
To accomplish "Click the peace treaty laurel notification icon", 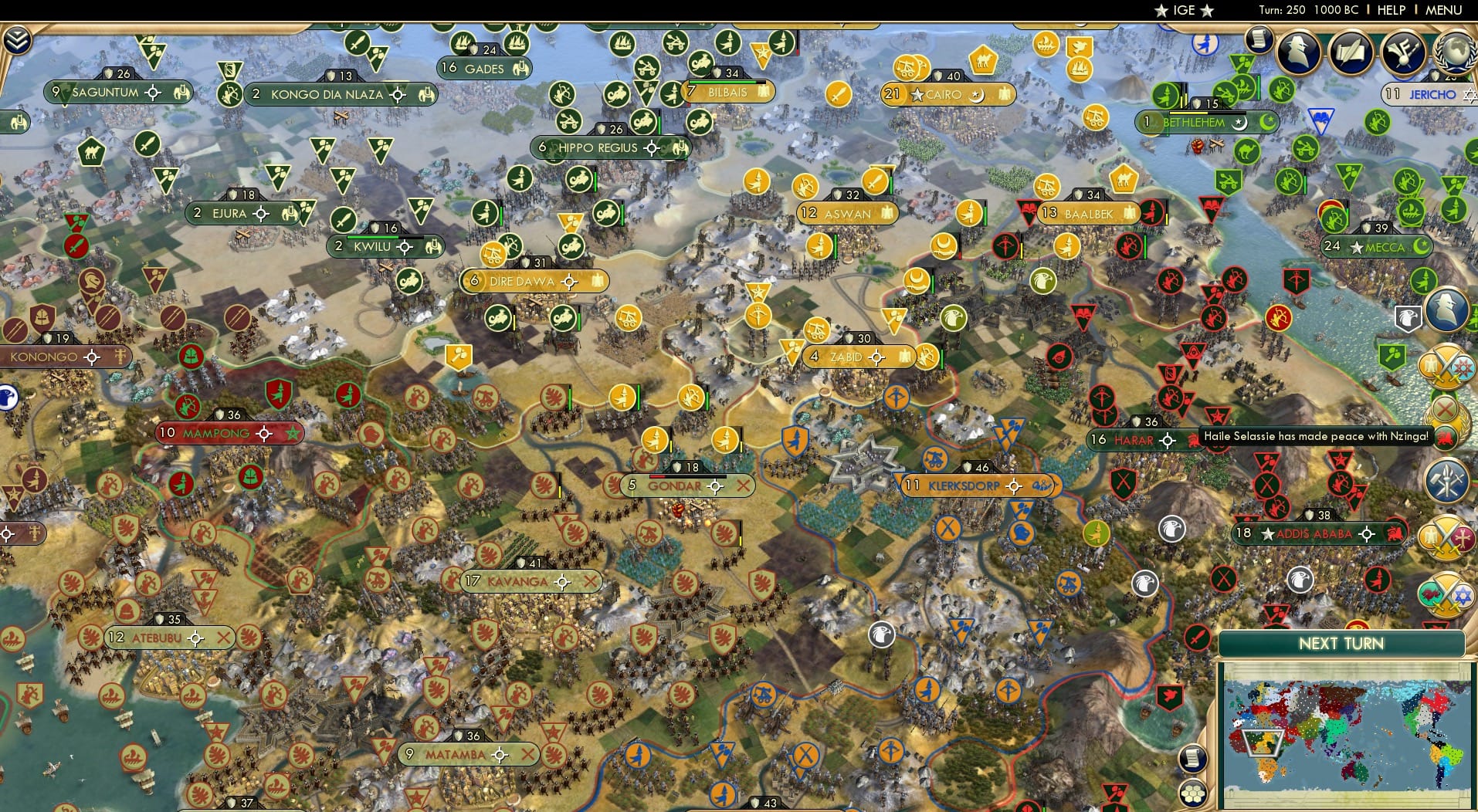I will pyautogui.click(x=1448, y=425).
